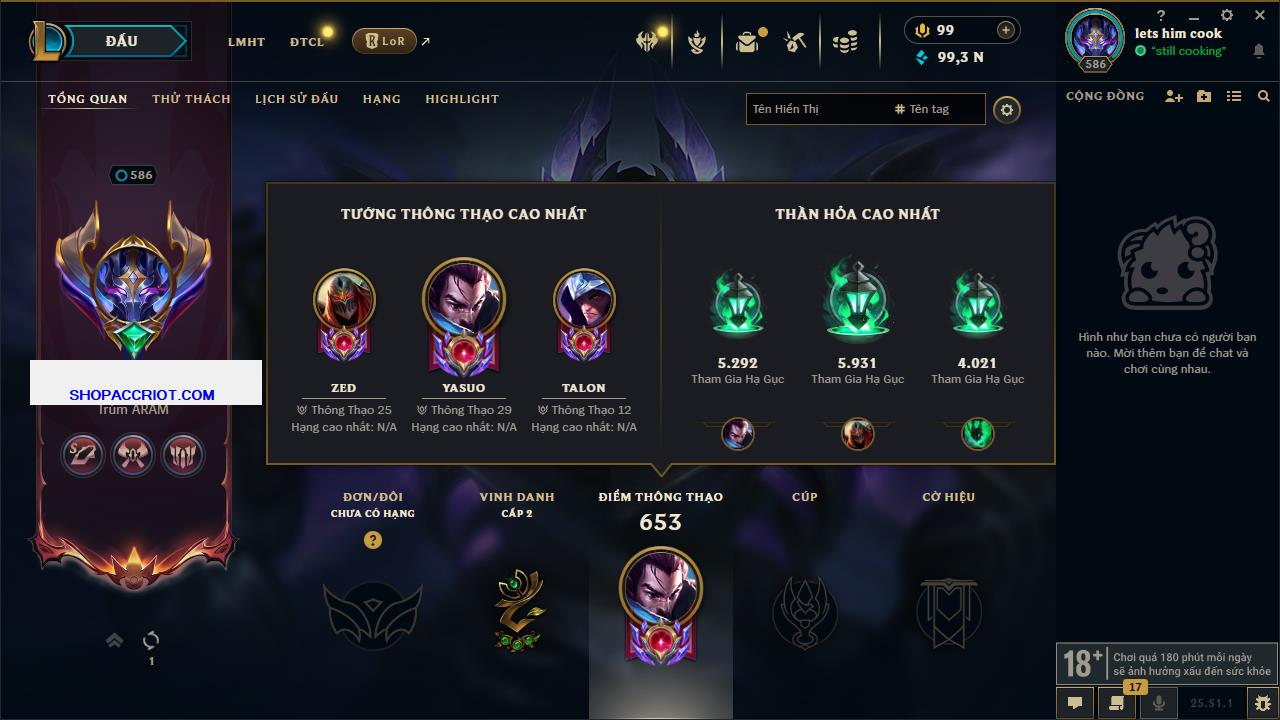Open the coin stack store icon
The image size is (1280, 720).
pyautogui.click(x=845, y=42)
